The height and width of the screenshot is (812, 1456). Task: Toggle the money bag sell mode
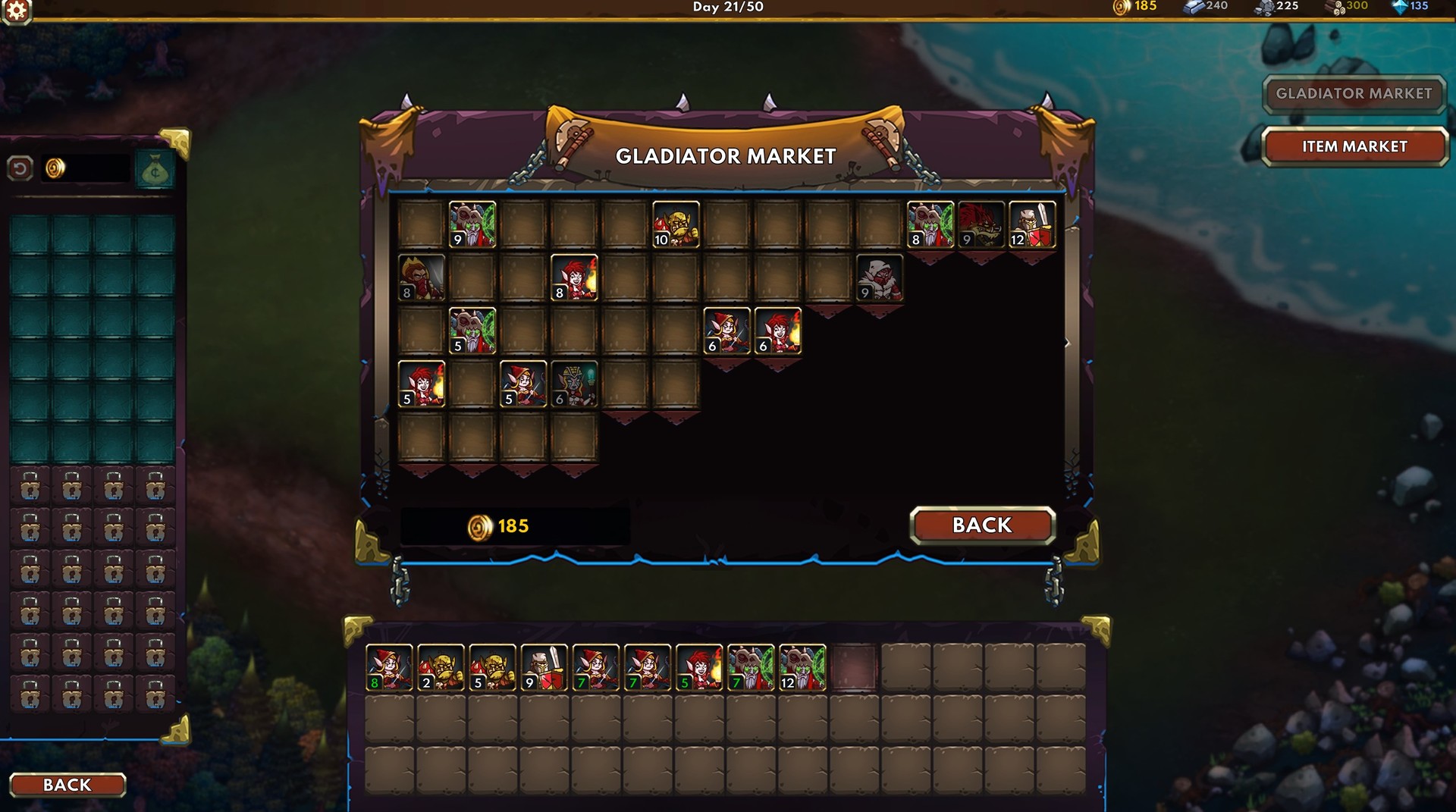pyautogui.click(x=155, y=168)
